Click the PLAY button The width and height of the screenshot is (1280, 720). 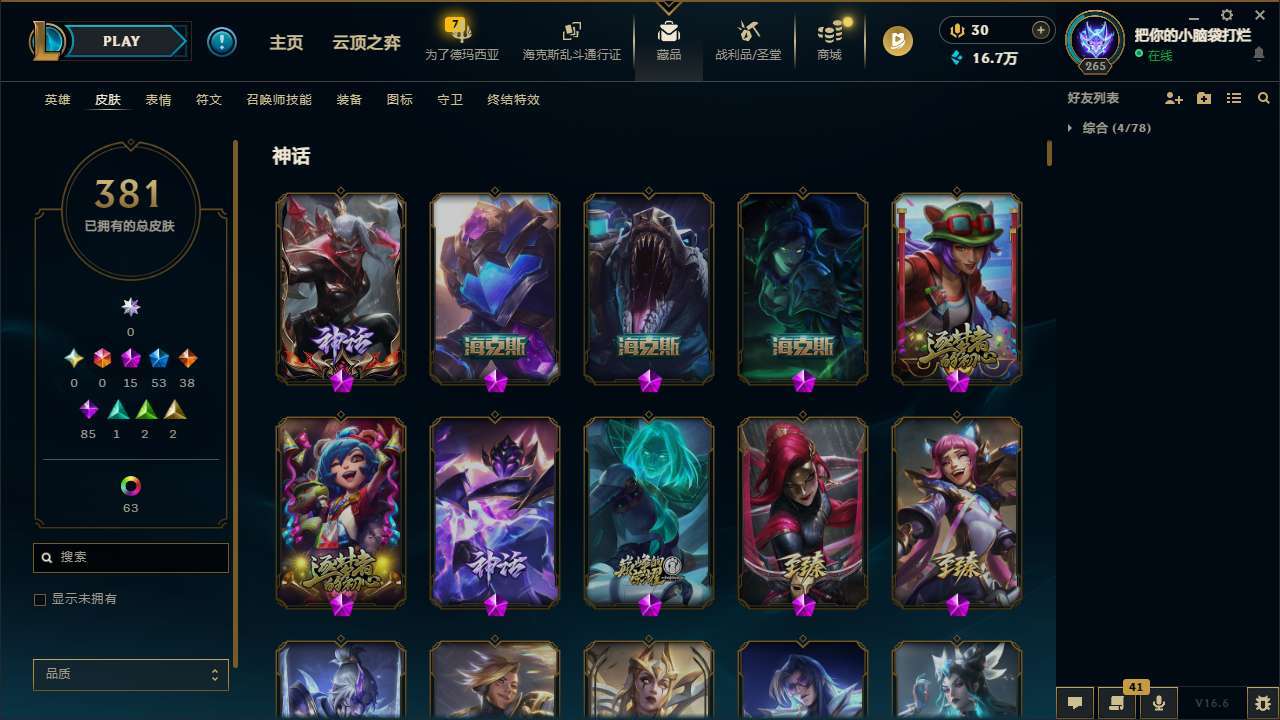(121, 41)
